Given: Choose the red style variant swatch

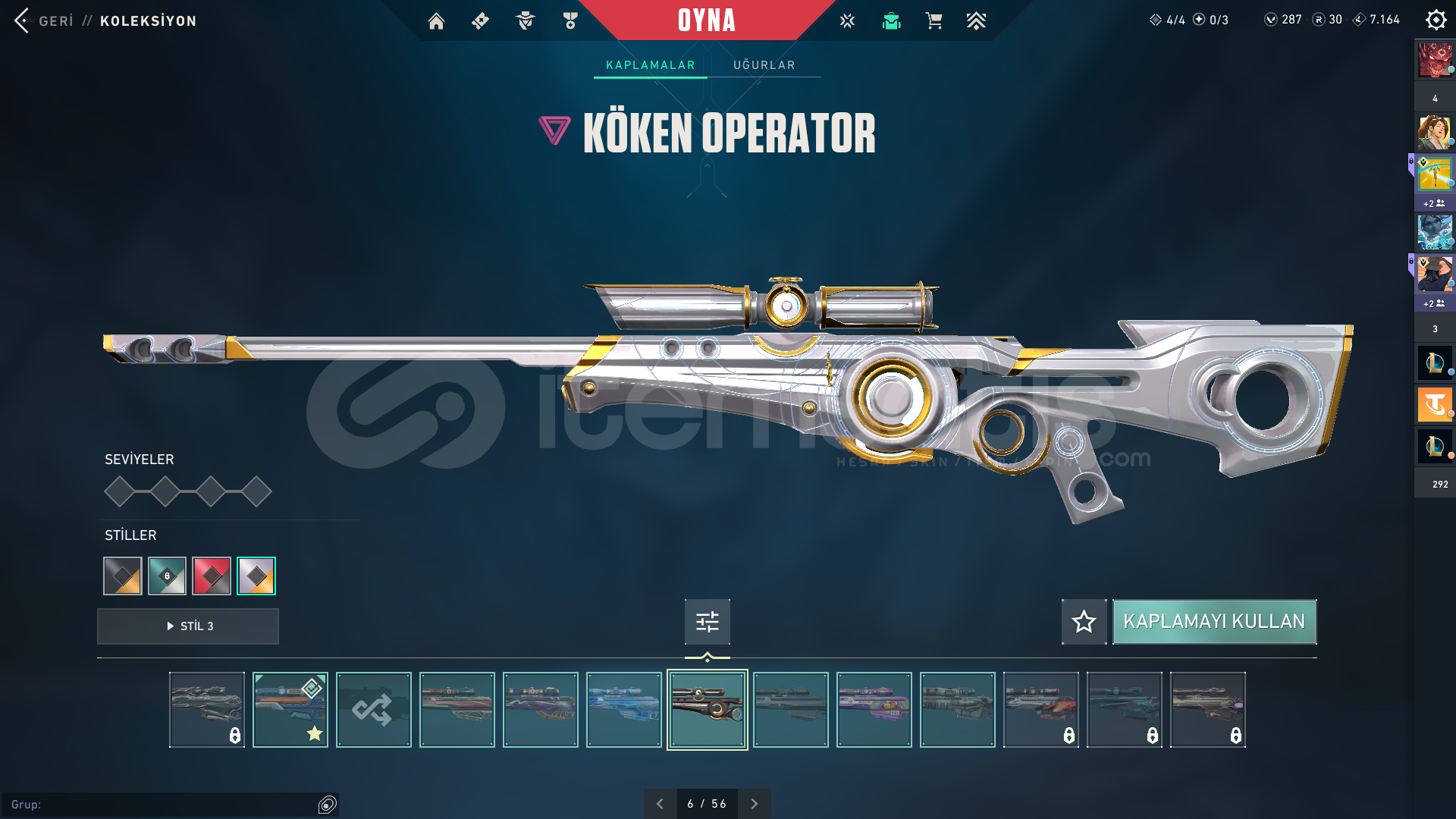Looking at the screenshot, I should (212, 576).
